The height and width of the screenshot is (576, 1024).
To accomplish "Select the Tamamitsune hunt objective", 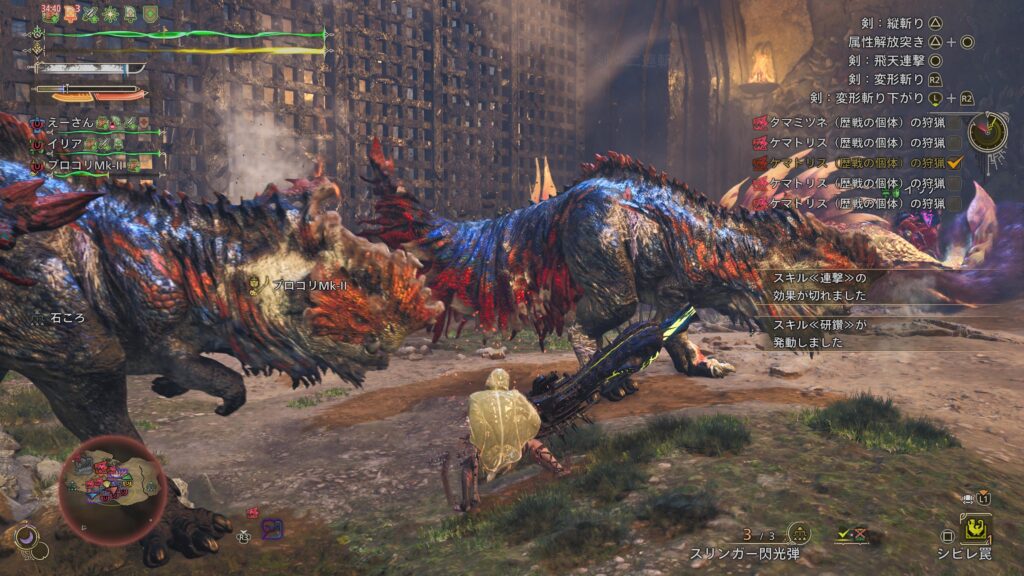I will point(849,122).
